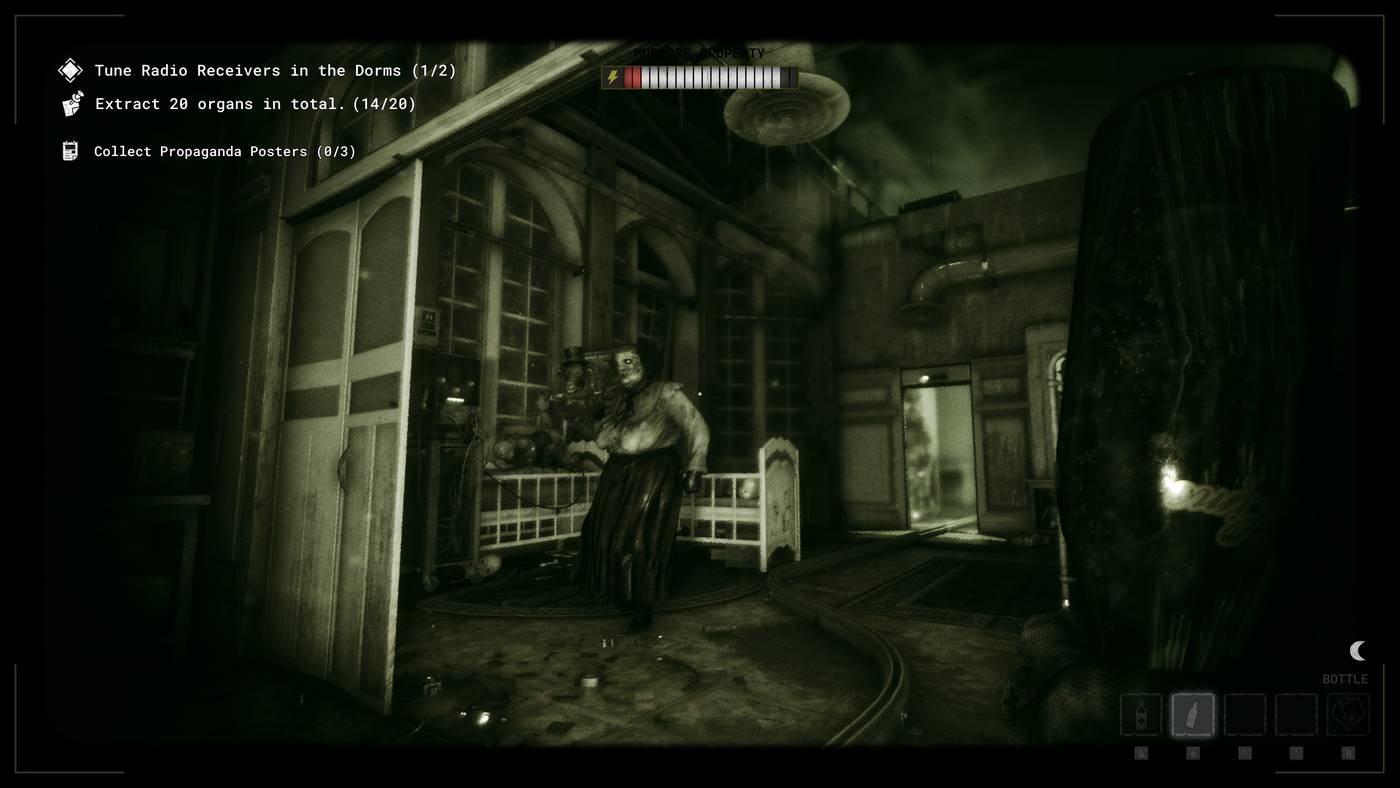Click the crescent moon night vision icon
This screenshot has width=1400, height=788.
tap(1357, 651)
